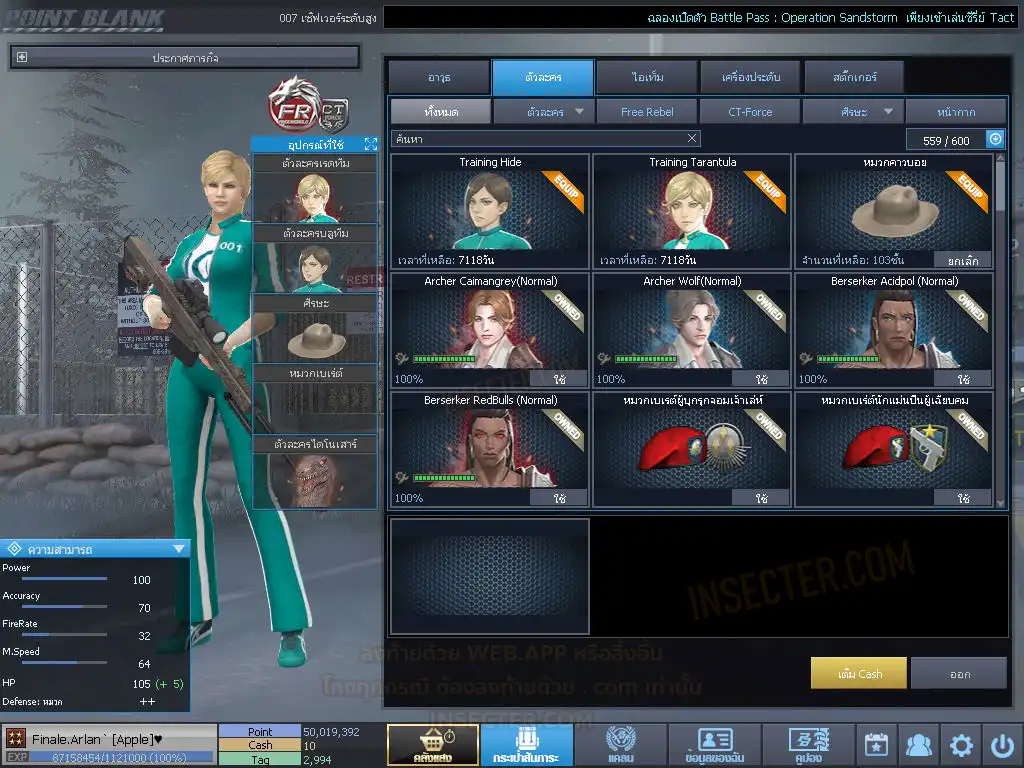Exit the inventory with ออก button
The image size is (1024, 768).
click(x=959, y=673)
